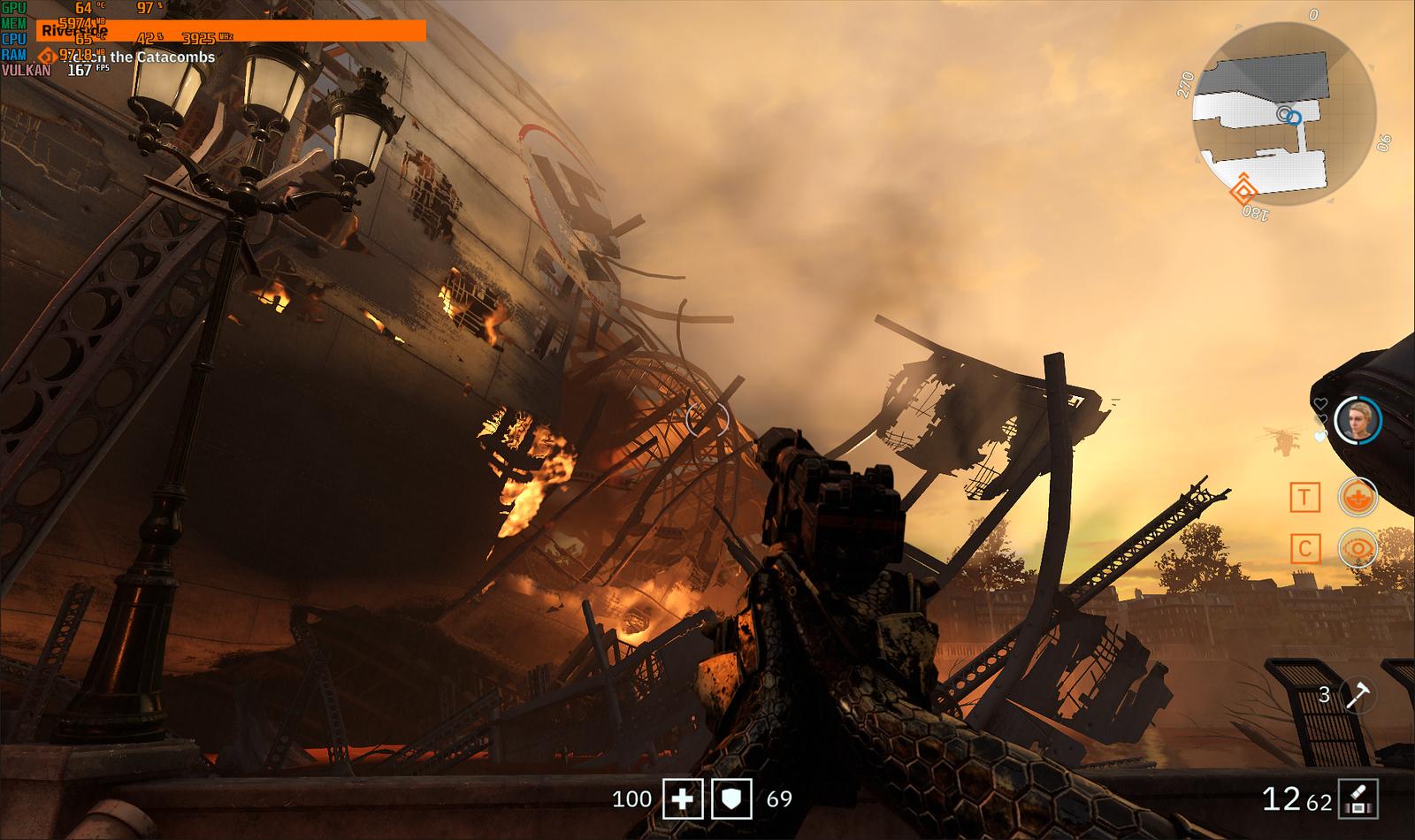Click the health cross icon in bottom HUD
The image size is (1415, 840).
click(x=681, y=800)
